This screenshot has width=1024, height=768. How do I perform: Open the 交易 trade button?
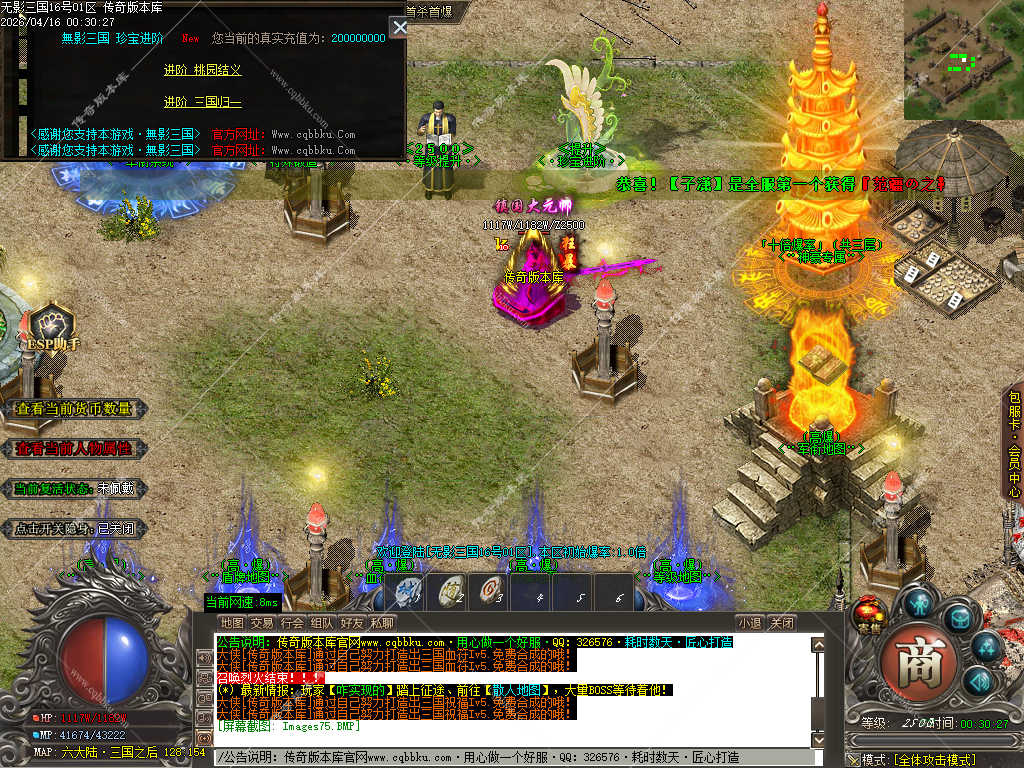[262, 623]
